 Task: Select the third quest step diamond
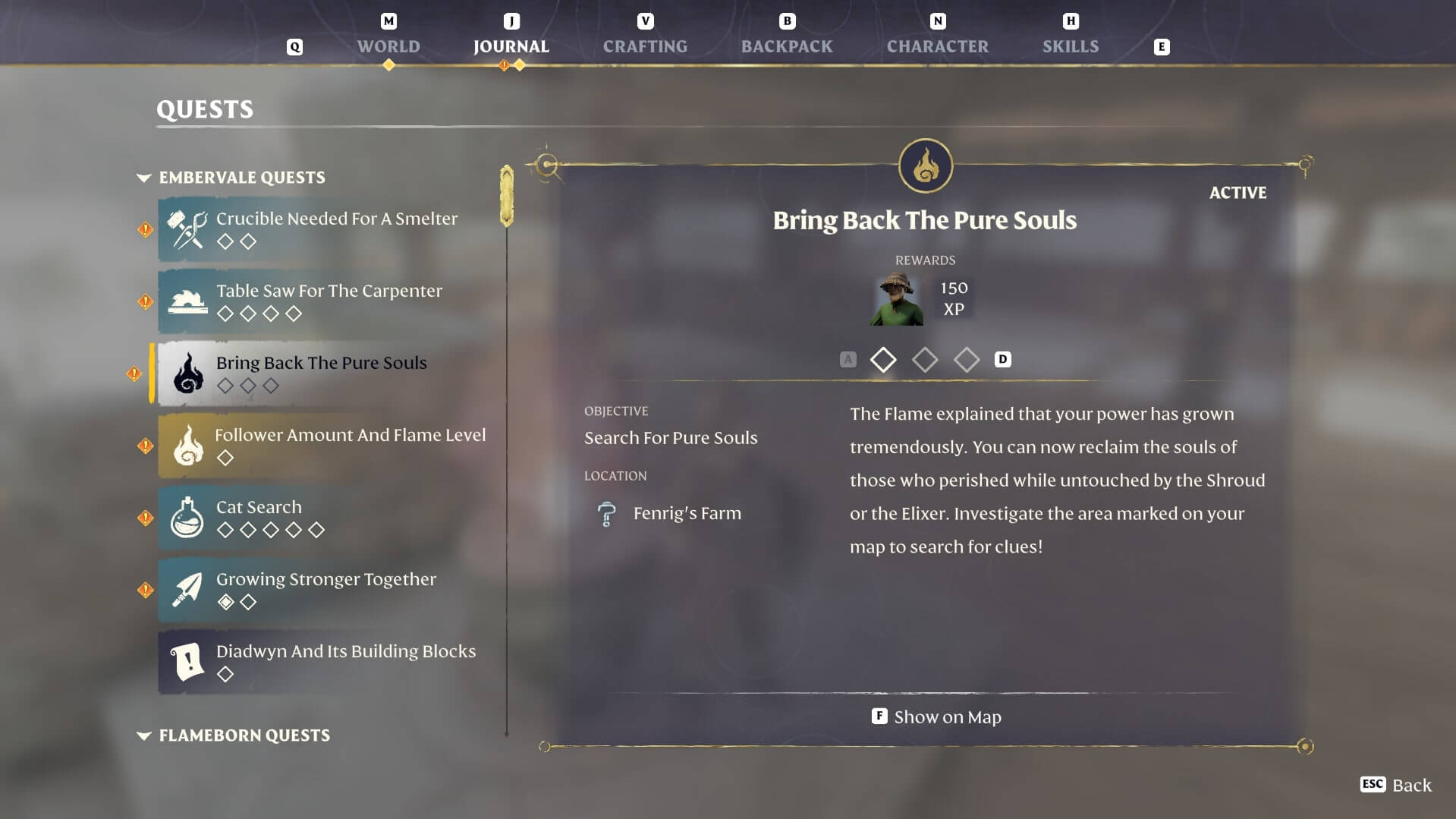pos(966,360)
